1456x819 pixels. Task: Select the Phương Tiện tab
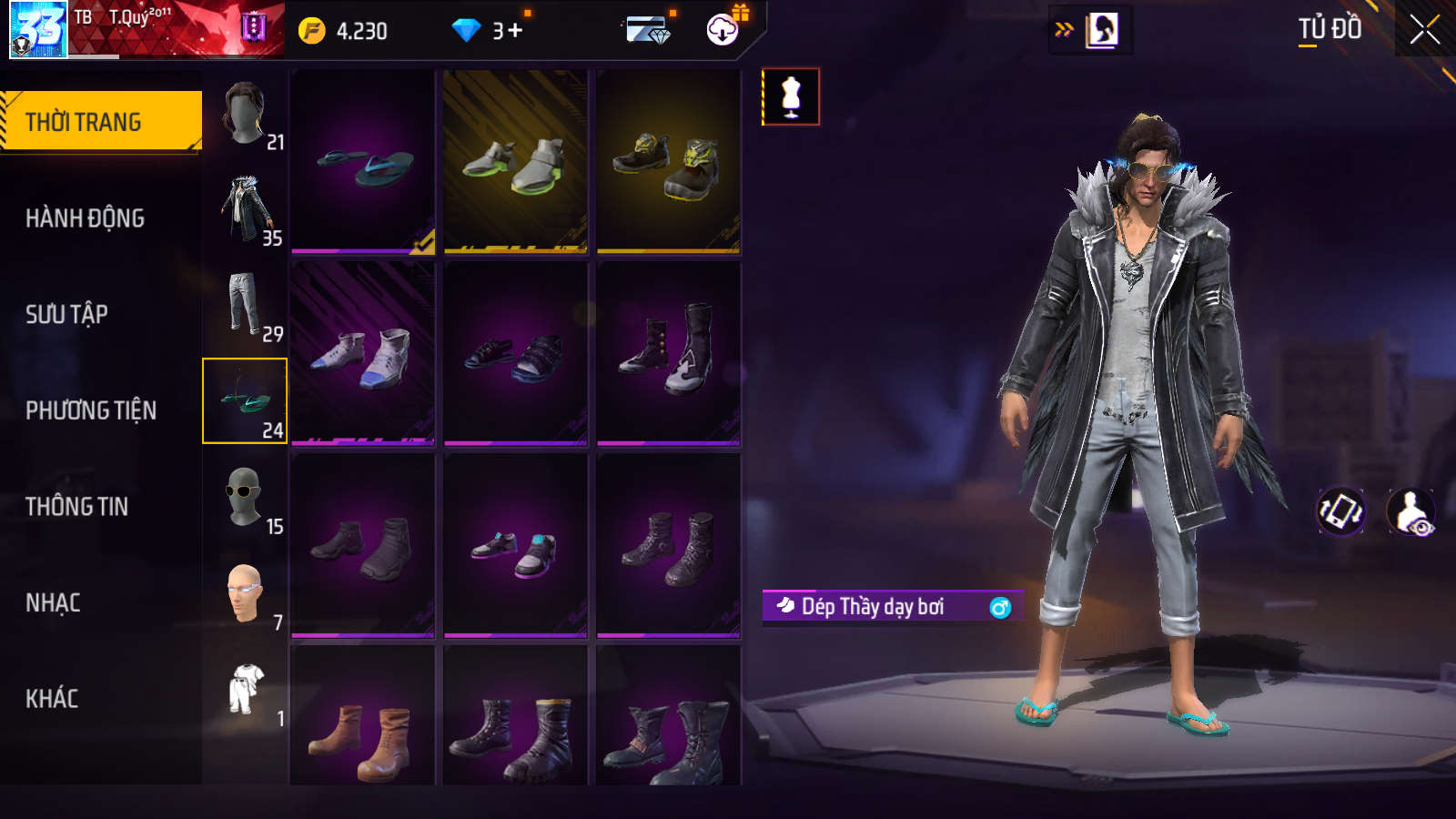click(91, 410)
